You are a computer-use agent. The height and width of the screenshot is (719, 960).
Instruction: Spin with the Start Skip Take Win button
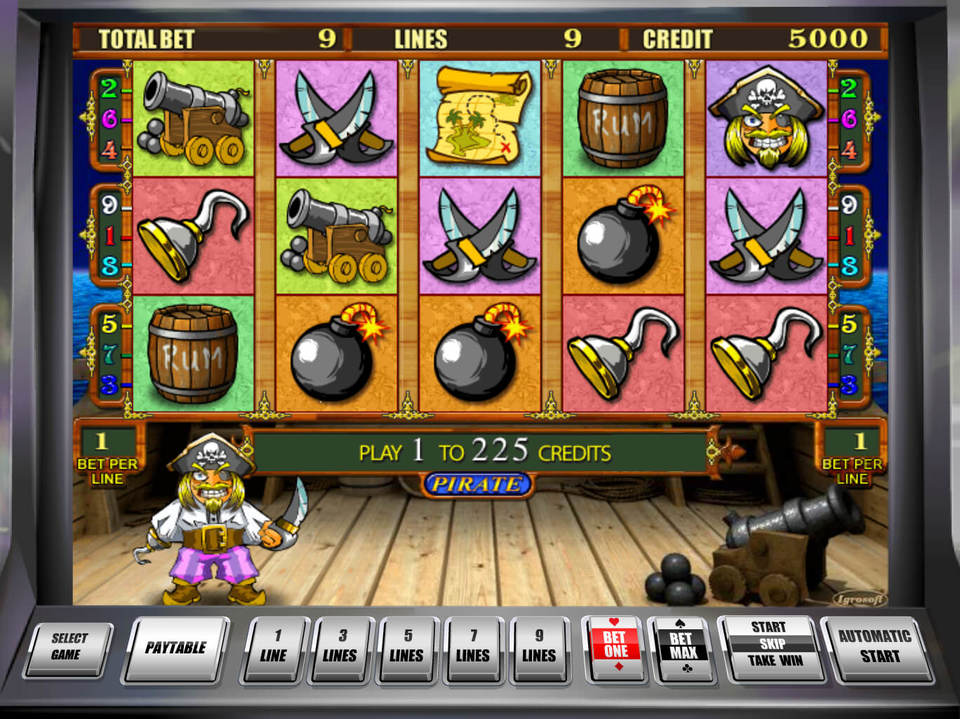coord(767,646)
